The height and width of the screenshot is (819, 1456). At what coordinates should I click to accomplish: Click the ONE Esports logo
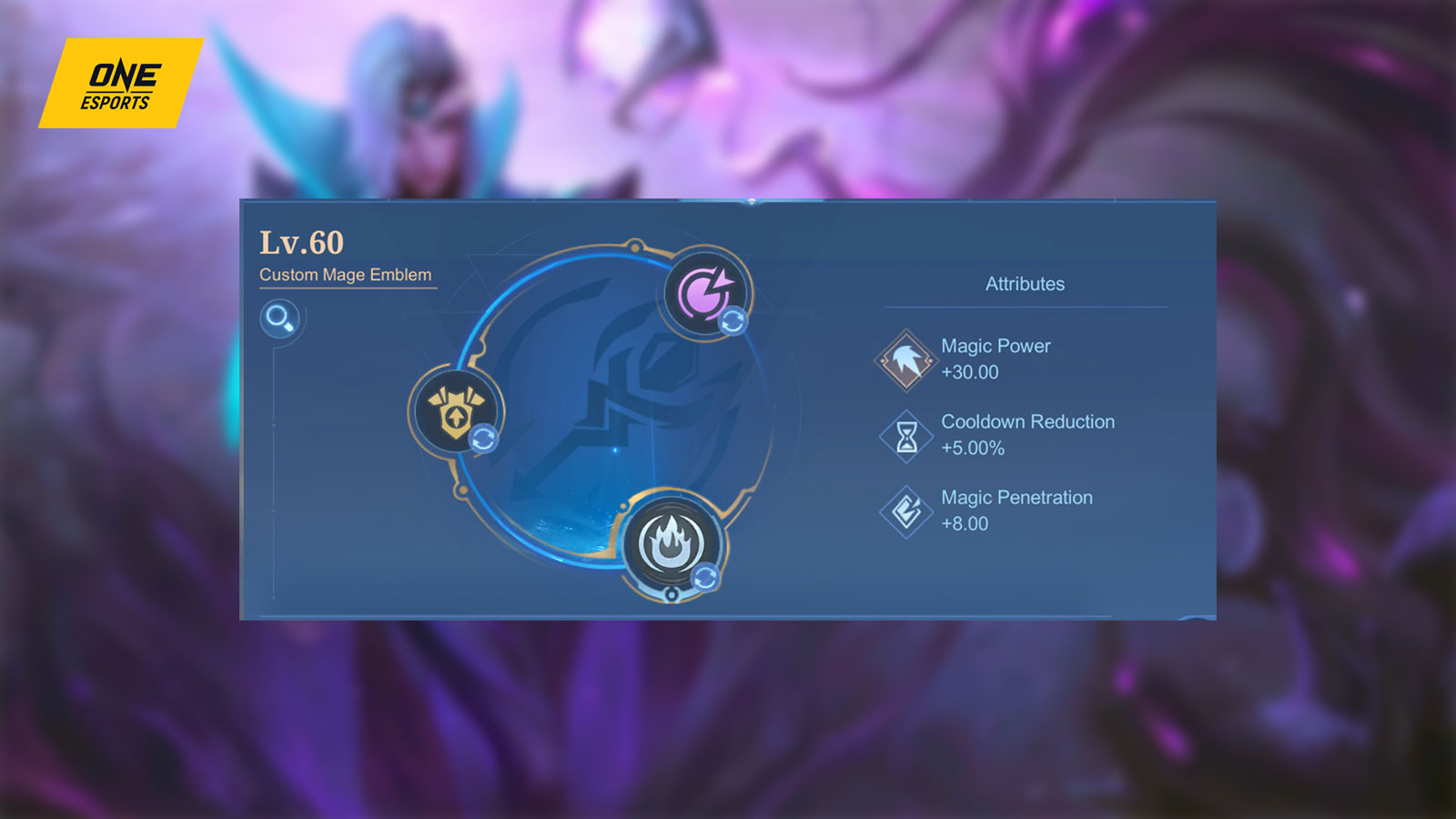121,83
